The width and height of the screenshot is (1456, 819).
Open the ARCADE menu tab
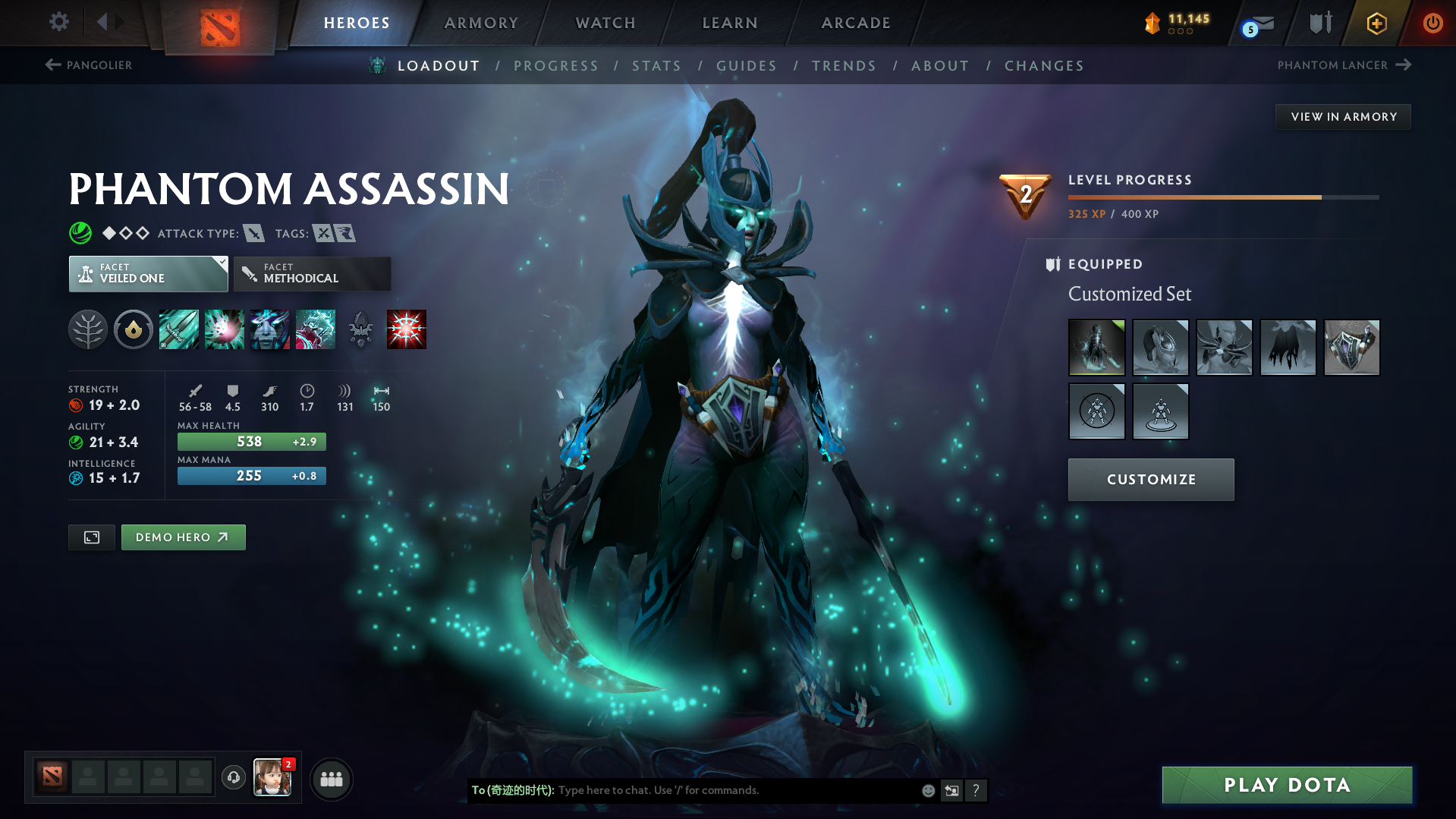856,23
